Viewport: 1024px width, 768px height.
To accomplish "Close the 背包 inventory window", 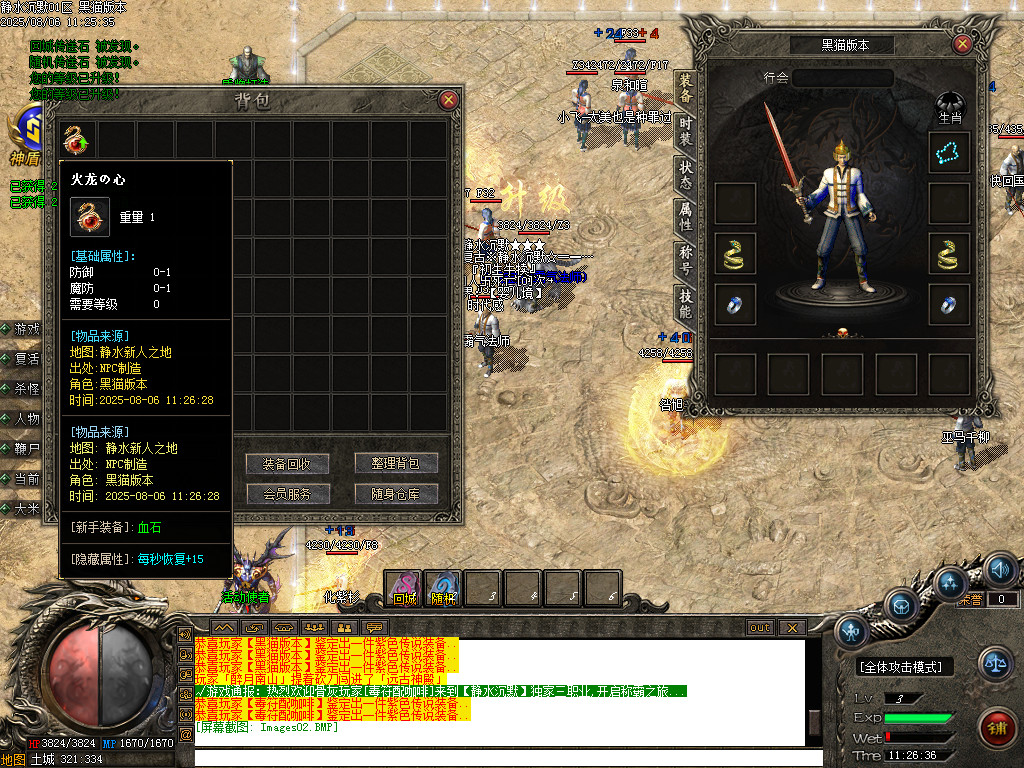I will click(449, 100).
